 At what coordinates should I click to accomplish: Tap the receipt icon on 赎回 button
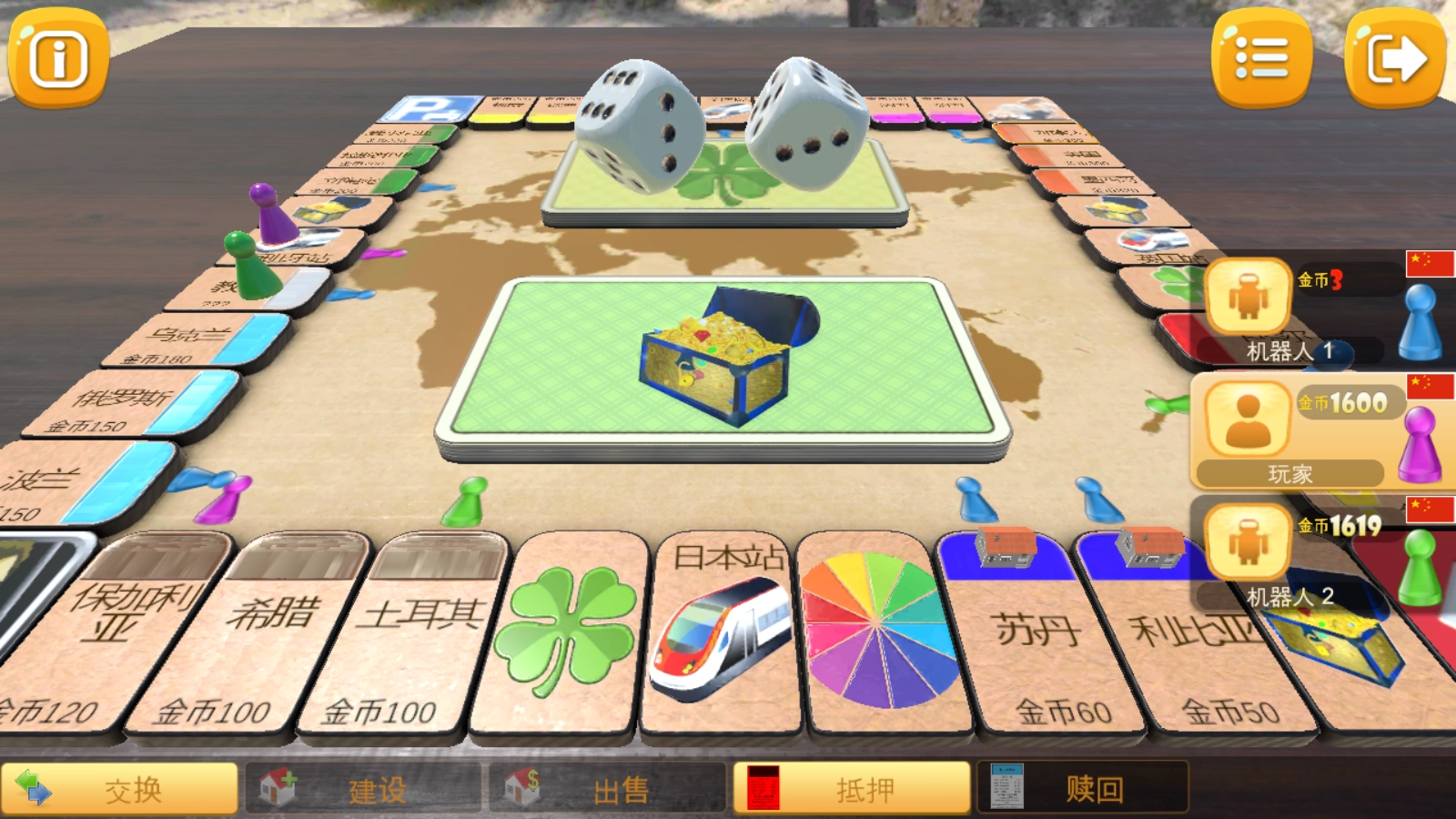point(1006,788)
